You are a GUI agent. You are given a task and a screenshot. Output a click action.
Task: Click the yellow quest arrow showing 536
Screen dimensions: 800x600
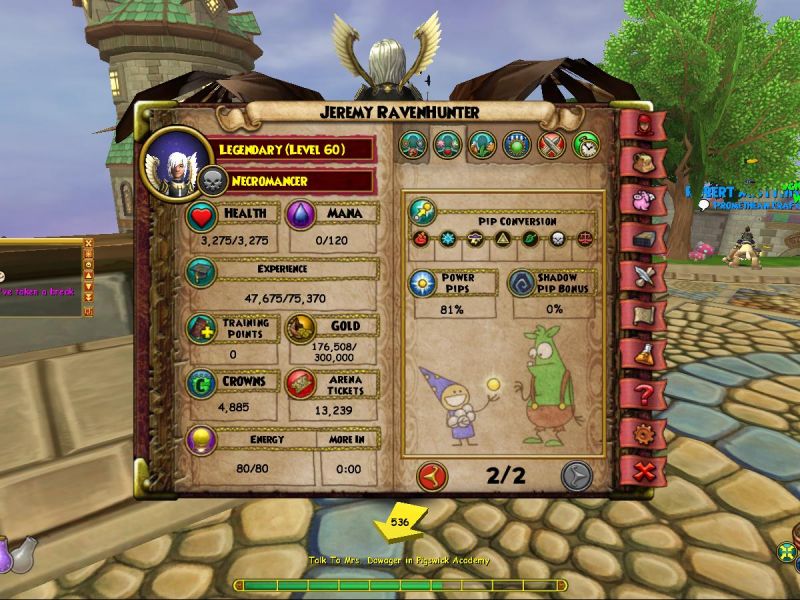pyautogui.click(x=399, y=522)
